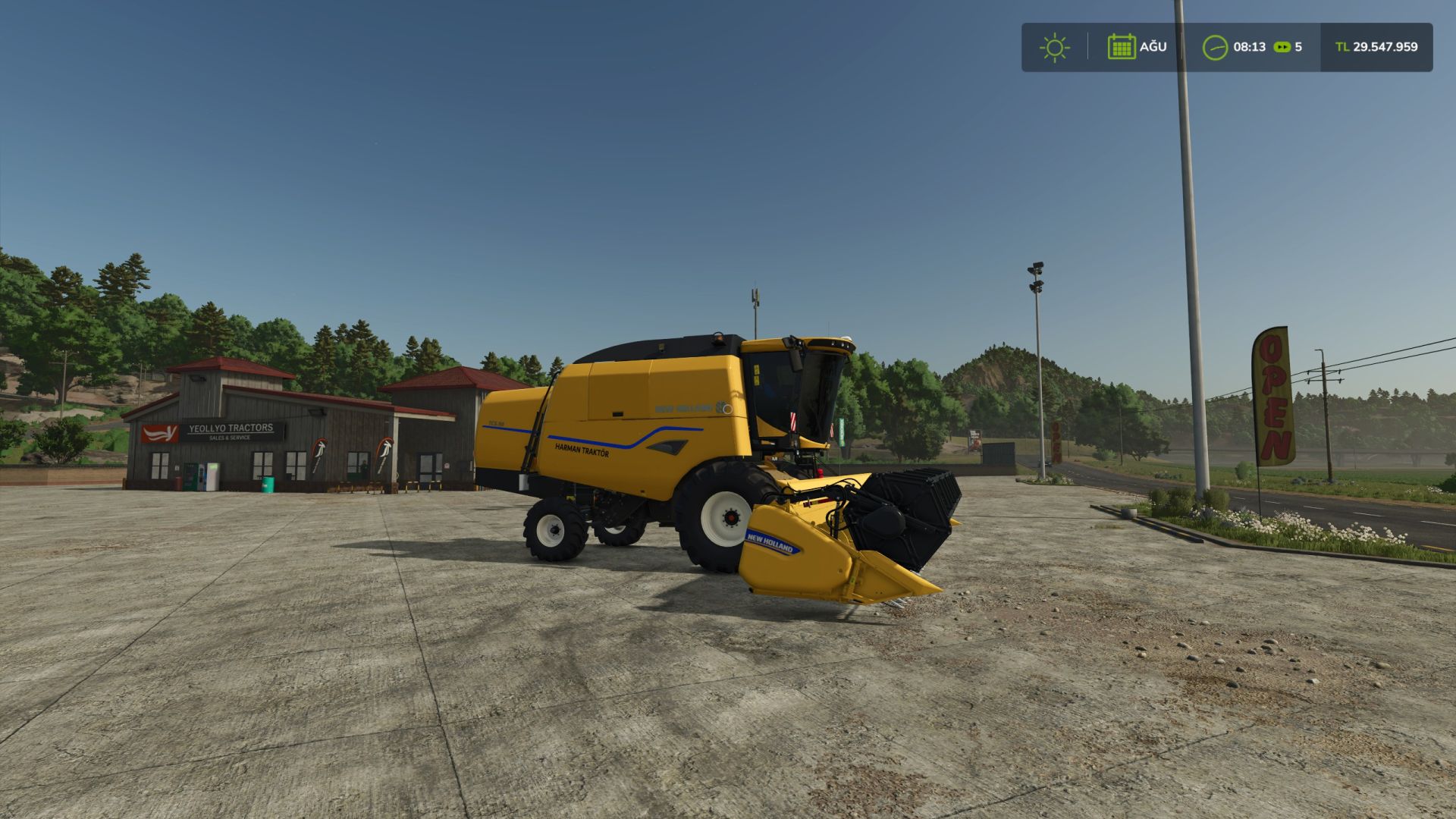This screenshot has width=1456, height=819.
Task: Toggle the weather forecast display
Action: (1054, 47)
